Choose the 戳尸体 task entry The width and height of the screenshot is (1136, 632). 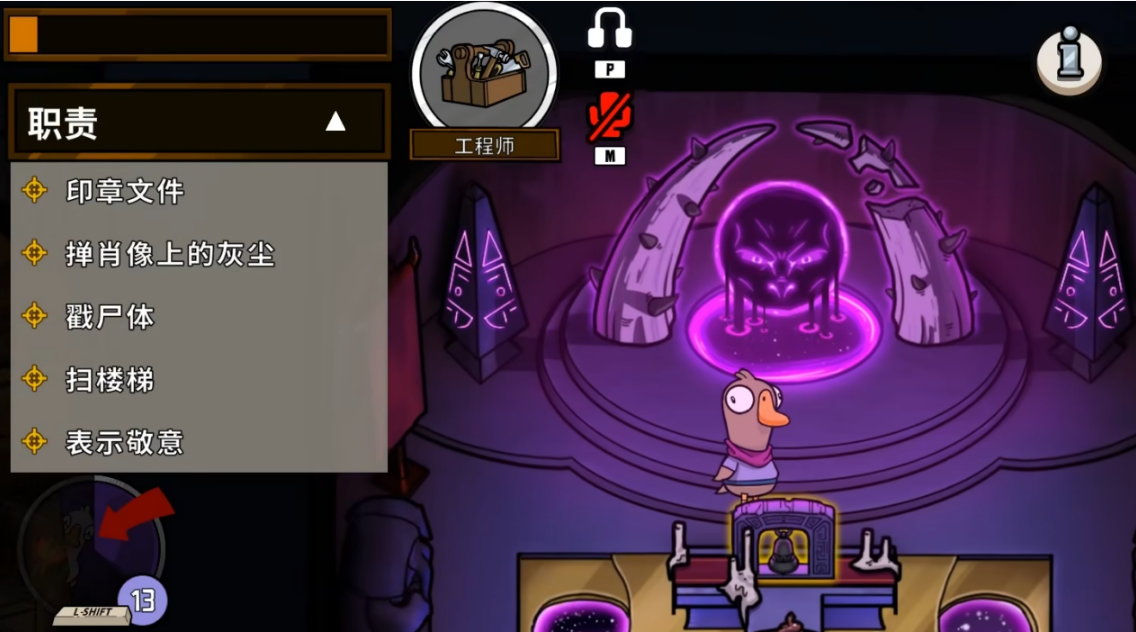click(110, 317)
